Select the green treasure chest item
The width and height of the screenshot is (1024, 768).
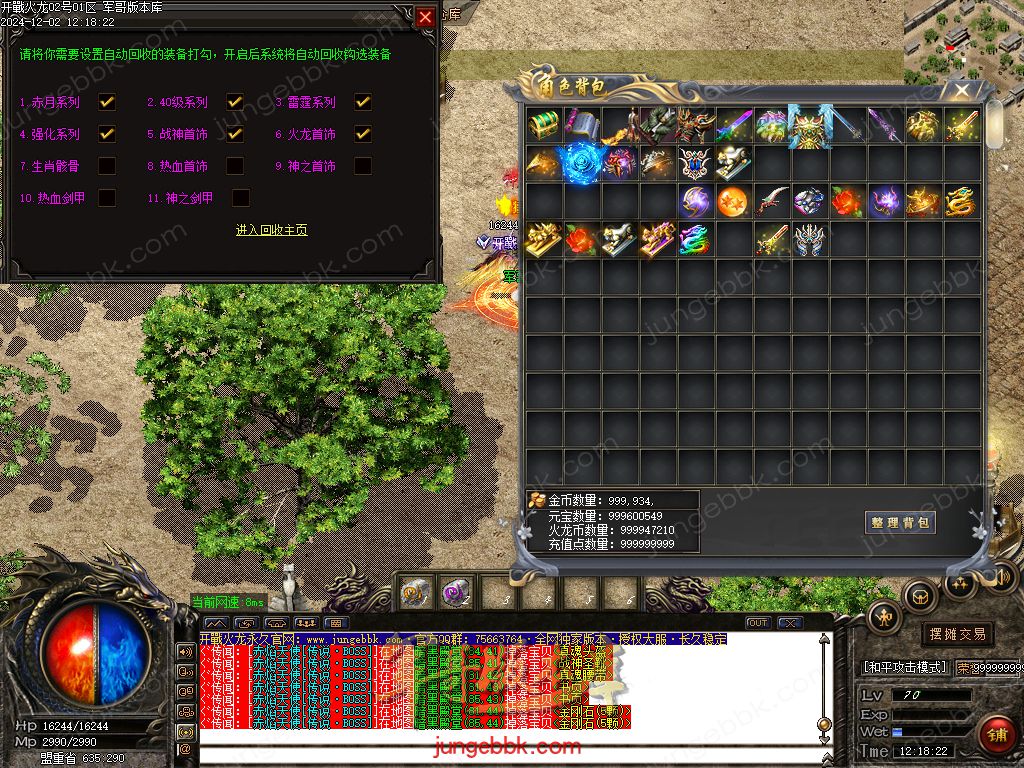click(544, 125)
